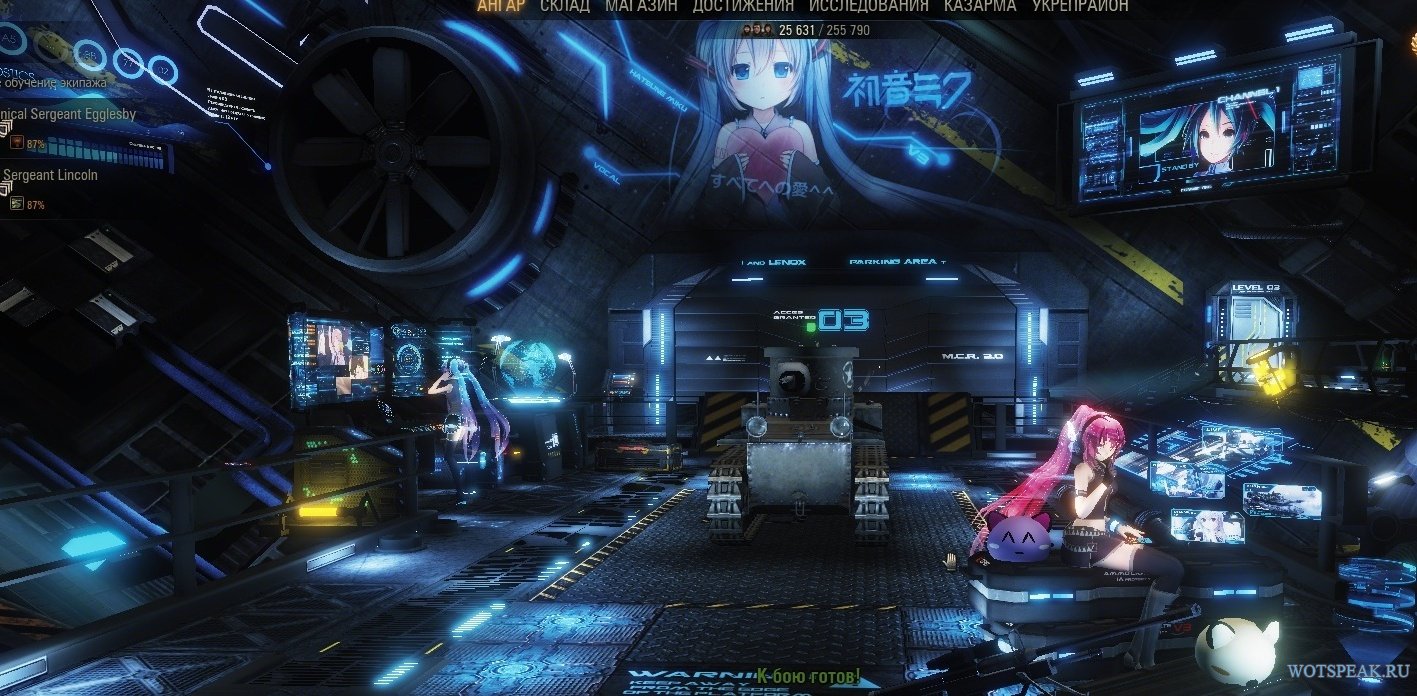
Task: Click the server player count indicator
Action: click(x=805, y=30)
